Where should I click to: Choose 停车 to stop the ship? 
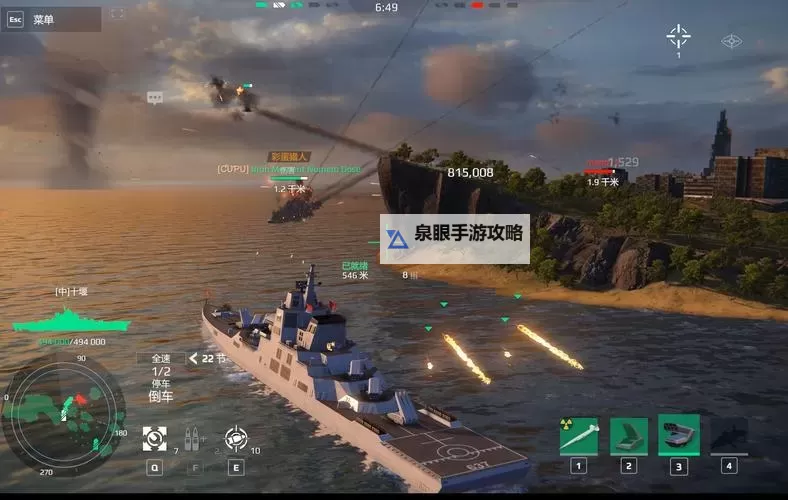161,383
